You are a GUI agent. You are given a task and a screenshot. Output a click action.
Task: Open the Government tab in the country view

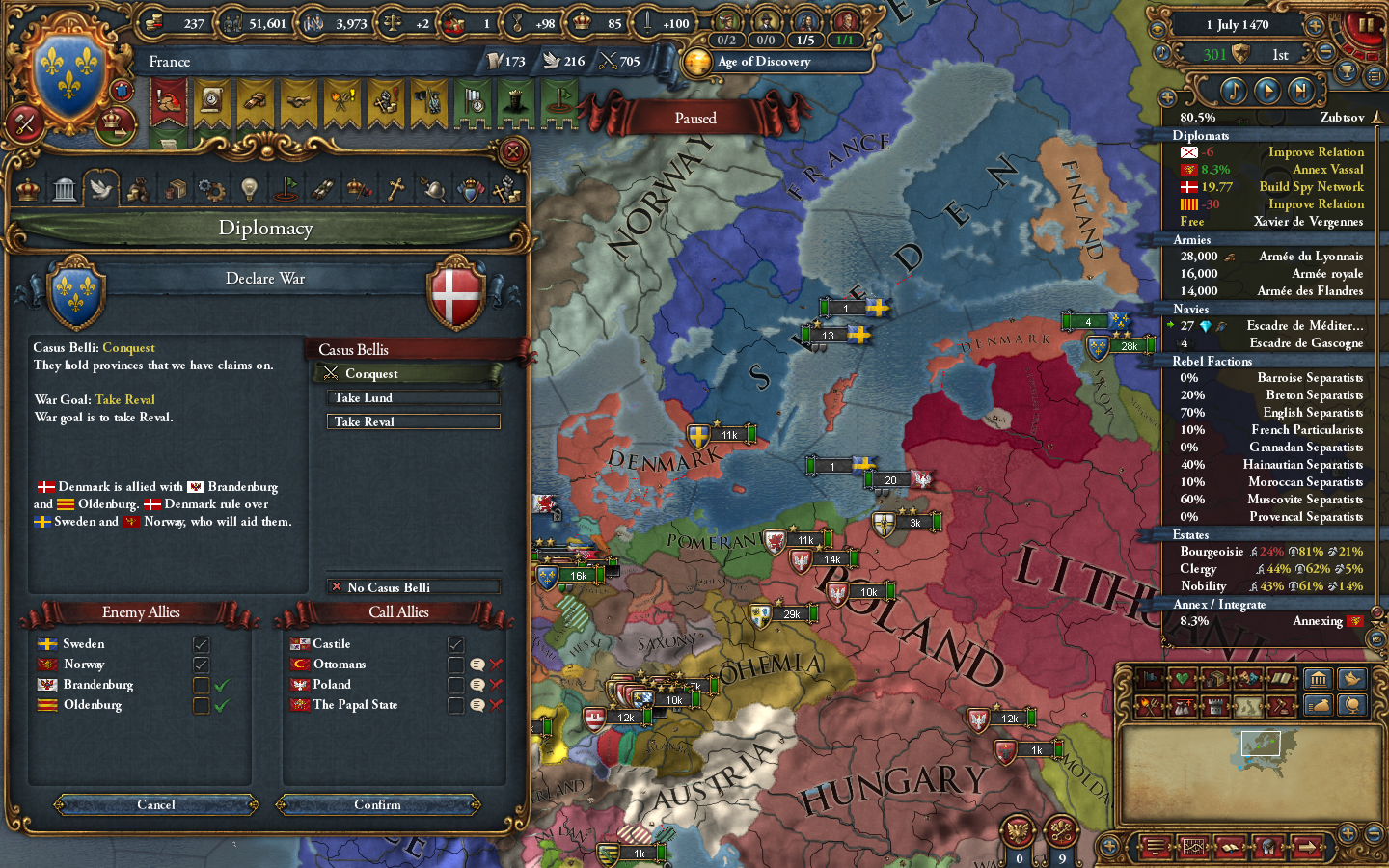(64, 188)
